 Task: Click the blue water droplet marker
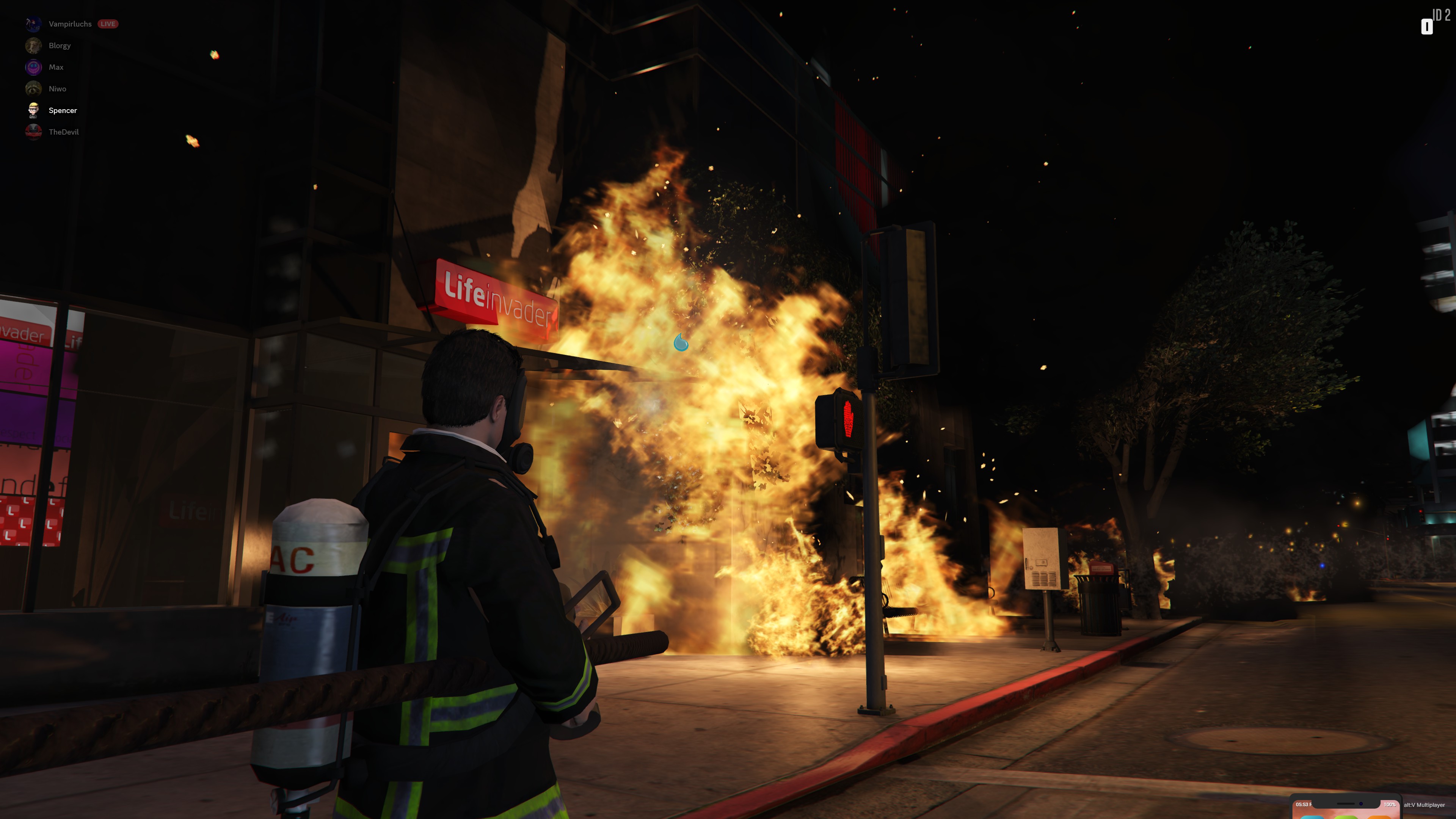[x=681, y=342]
